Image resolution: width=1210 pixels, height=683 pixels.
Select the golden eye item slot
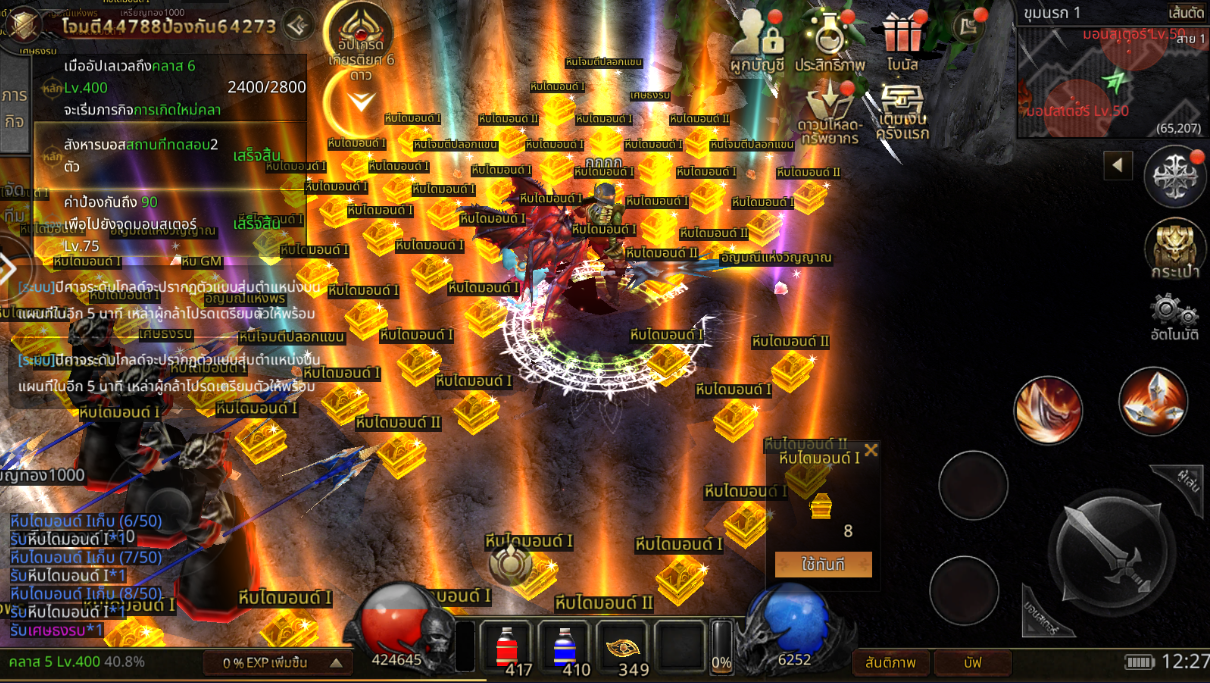pyautogui.click(x=623, y=647)
